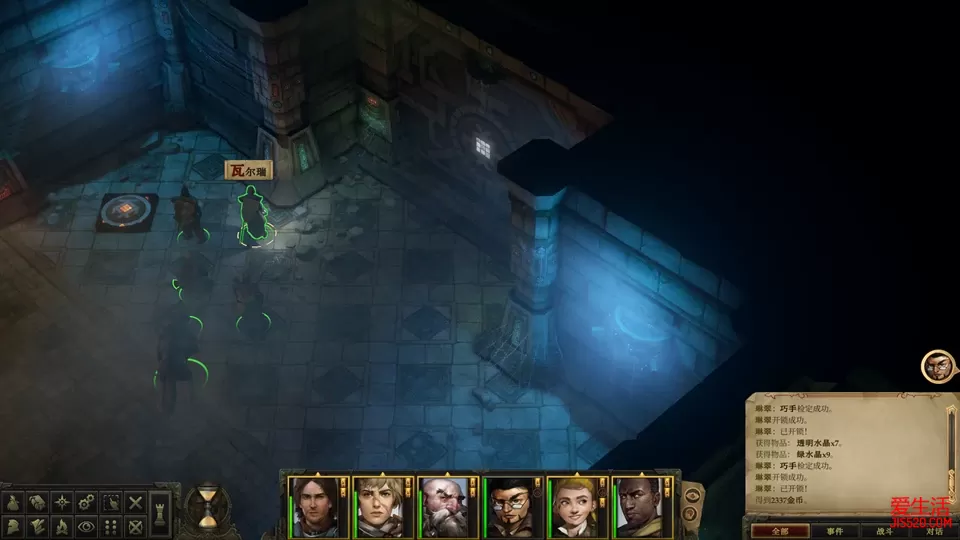The image size is (960, 540).
Task: Click the round portrait above the log
Action: (x=935, y=365)
